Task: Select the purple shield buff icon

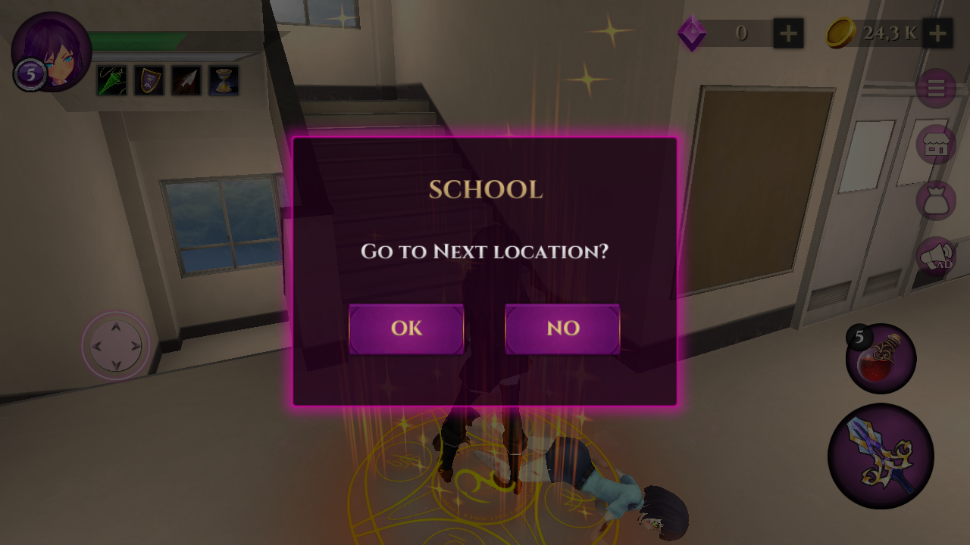Action: (149, 80)
